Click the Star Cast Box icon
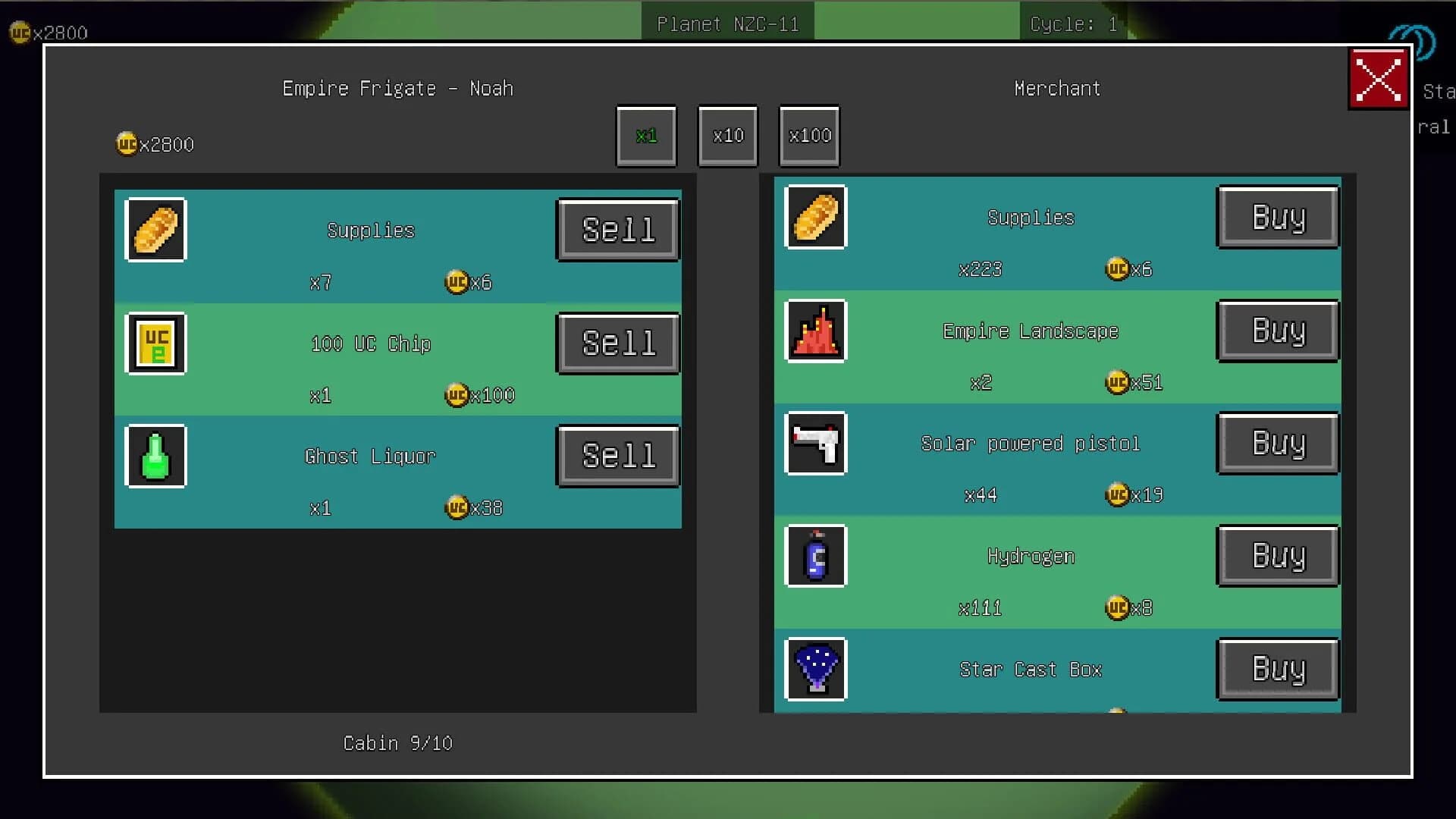The width and height of the screenshot is (1456, 819). [815, 668]
